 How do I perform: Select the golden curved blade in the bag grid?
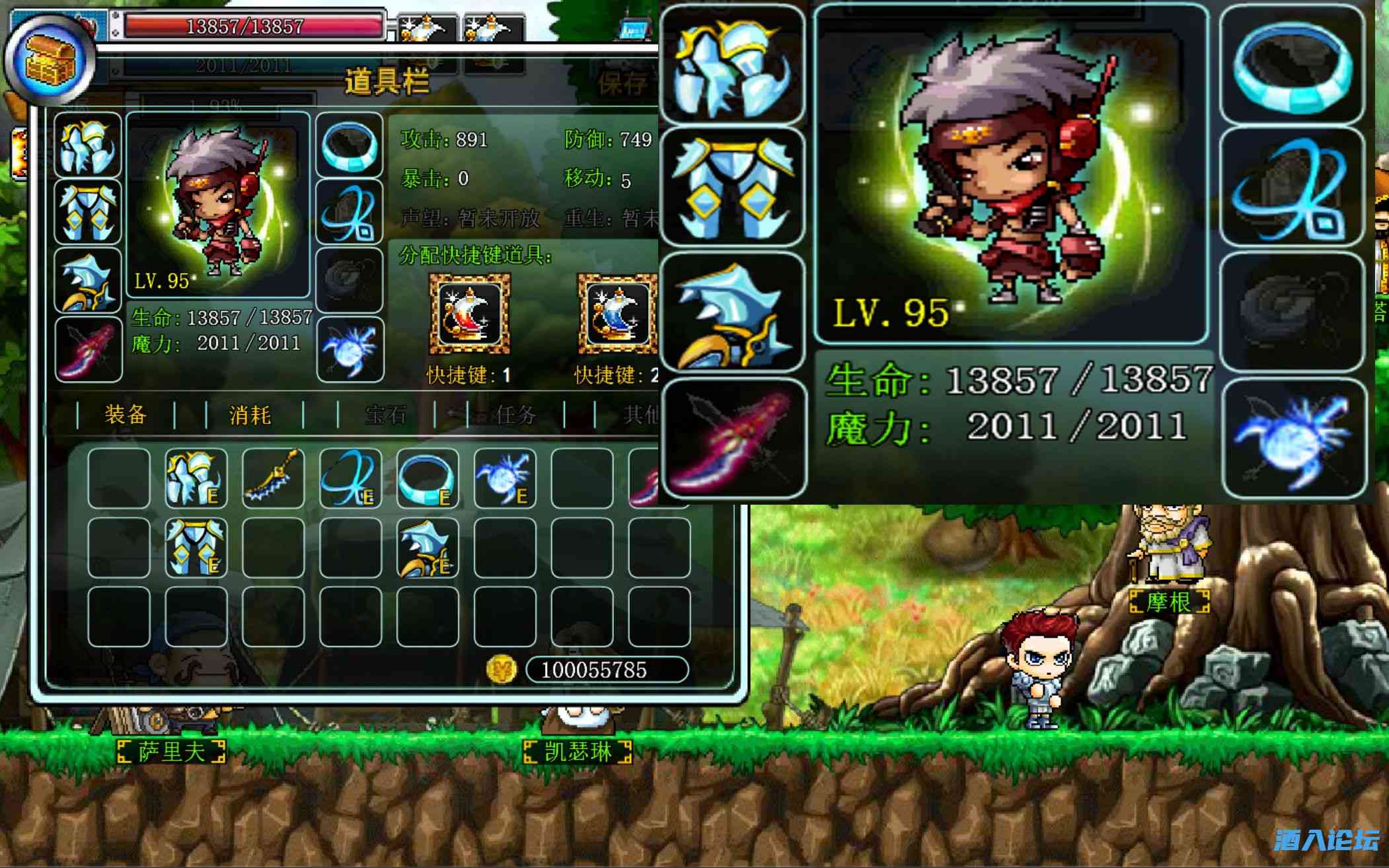[273, 478]
